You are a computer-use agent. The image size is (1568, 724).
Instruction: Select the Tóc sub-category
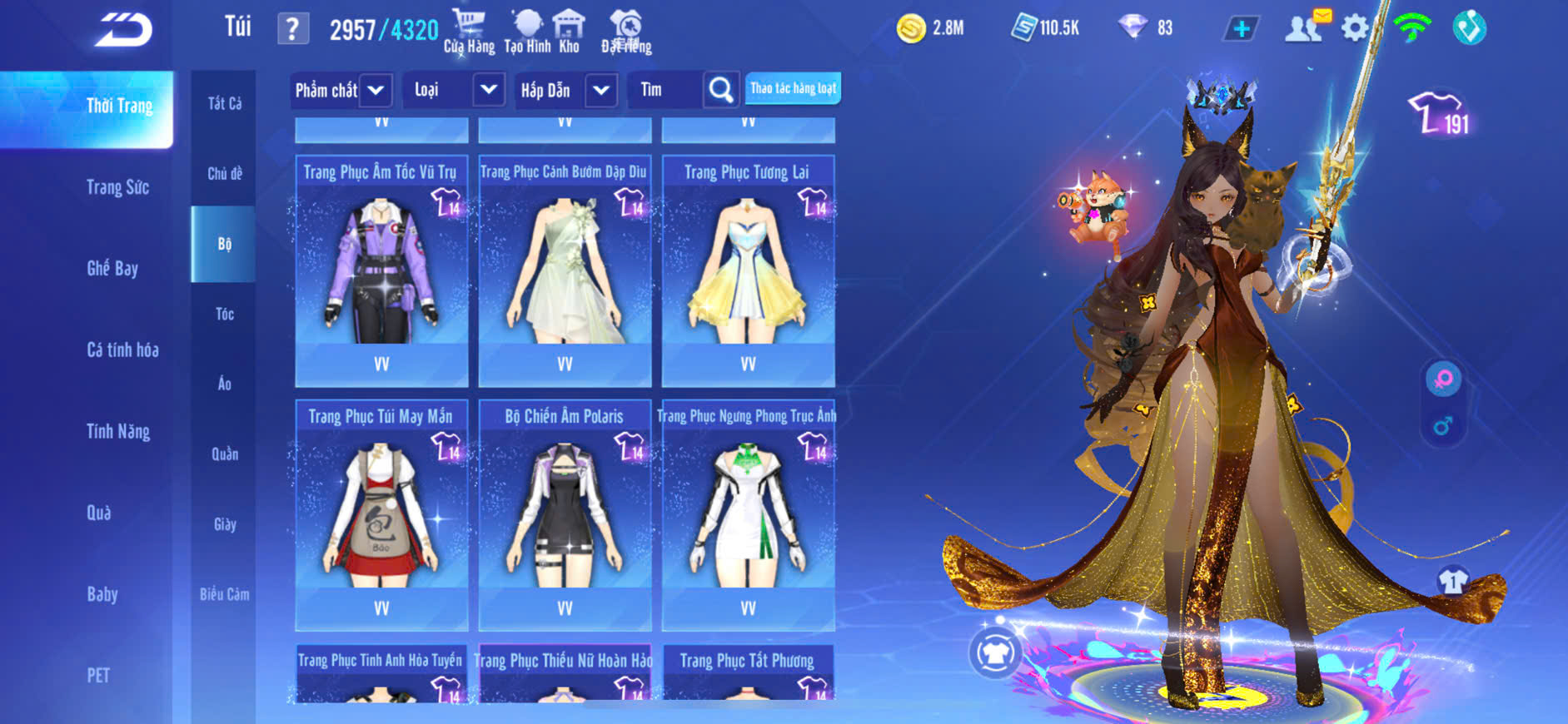224,314
